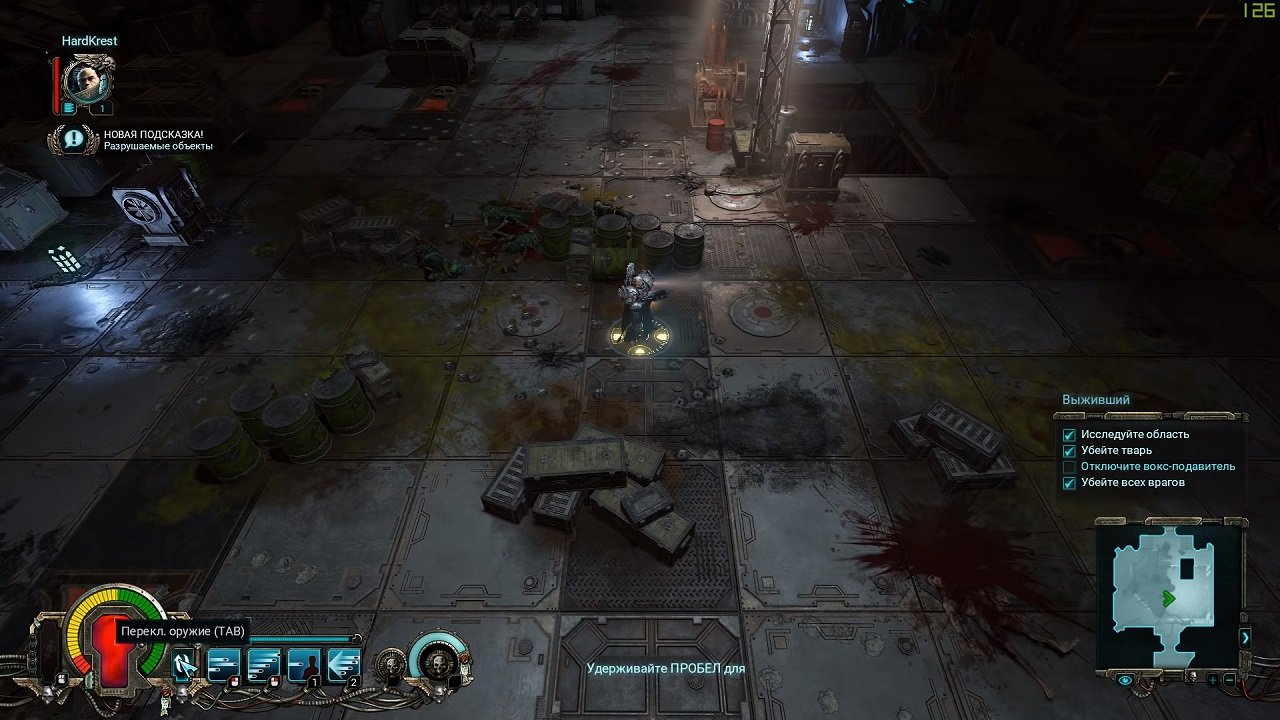This screenshot has height=720, width=1280.
Task: Open the new hint notification icon
Action: click(x=72, y=139)
